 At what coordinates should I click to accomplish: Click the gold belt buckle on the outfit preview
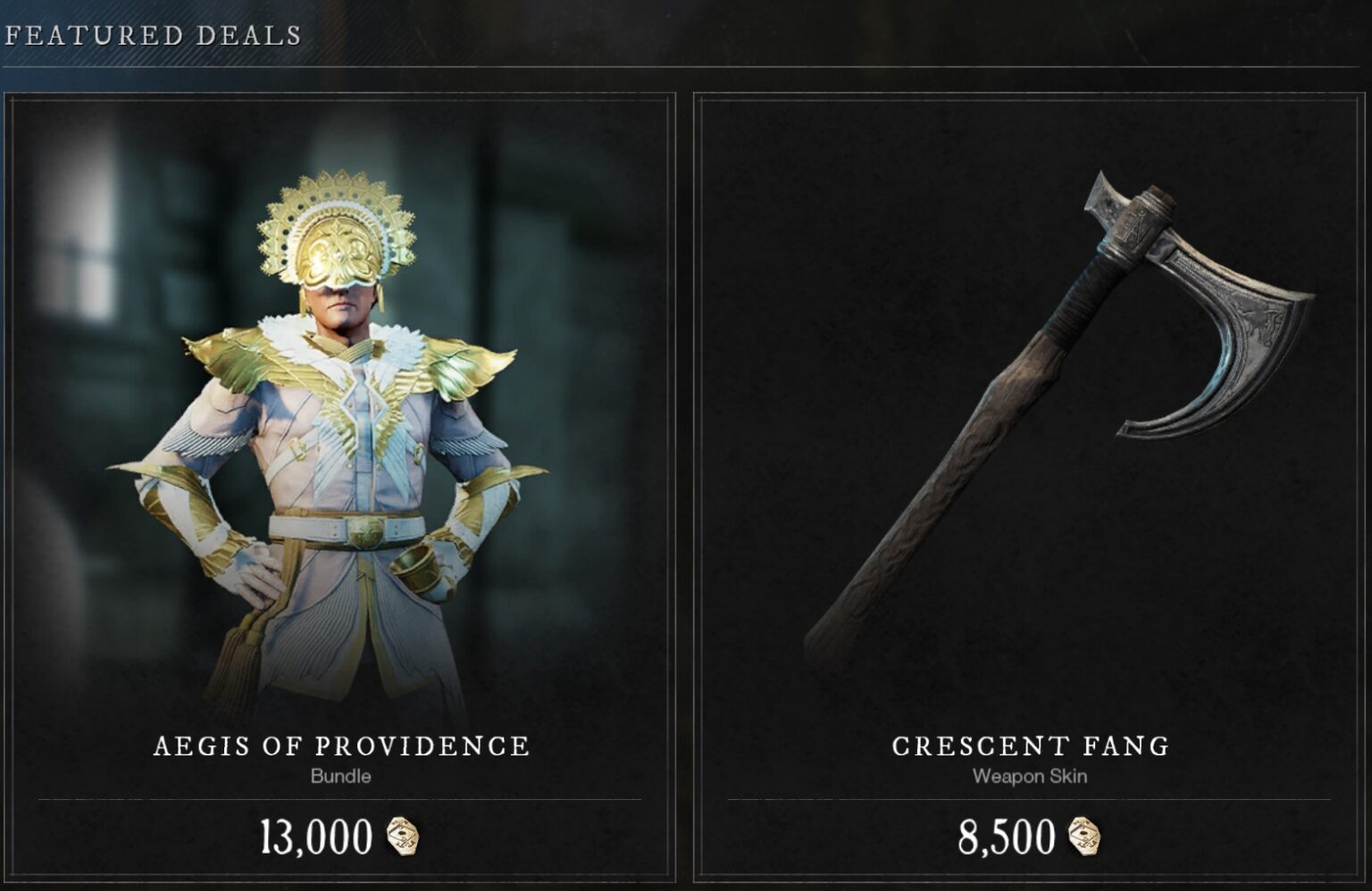tap(366, 530)
